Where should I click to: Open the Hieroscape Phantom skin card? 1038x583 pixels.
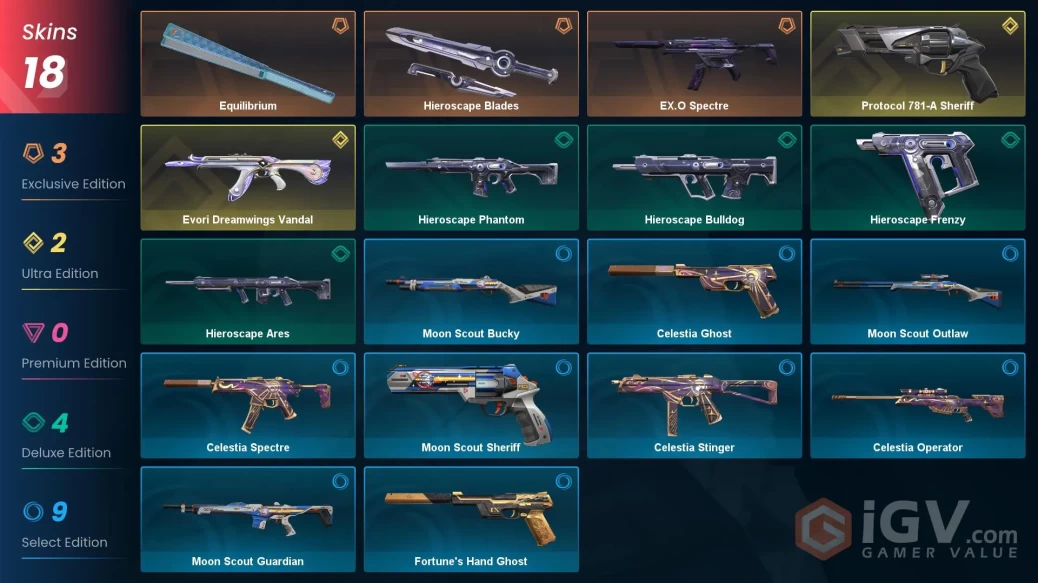tap(471, 178)
